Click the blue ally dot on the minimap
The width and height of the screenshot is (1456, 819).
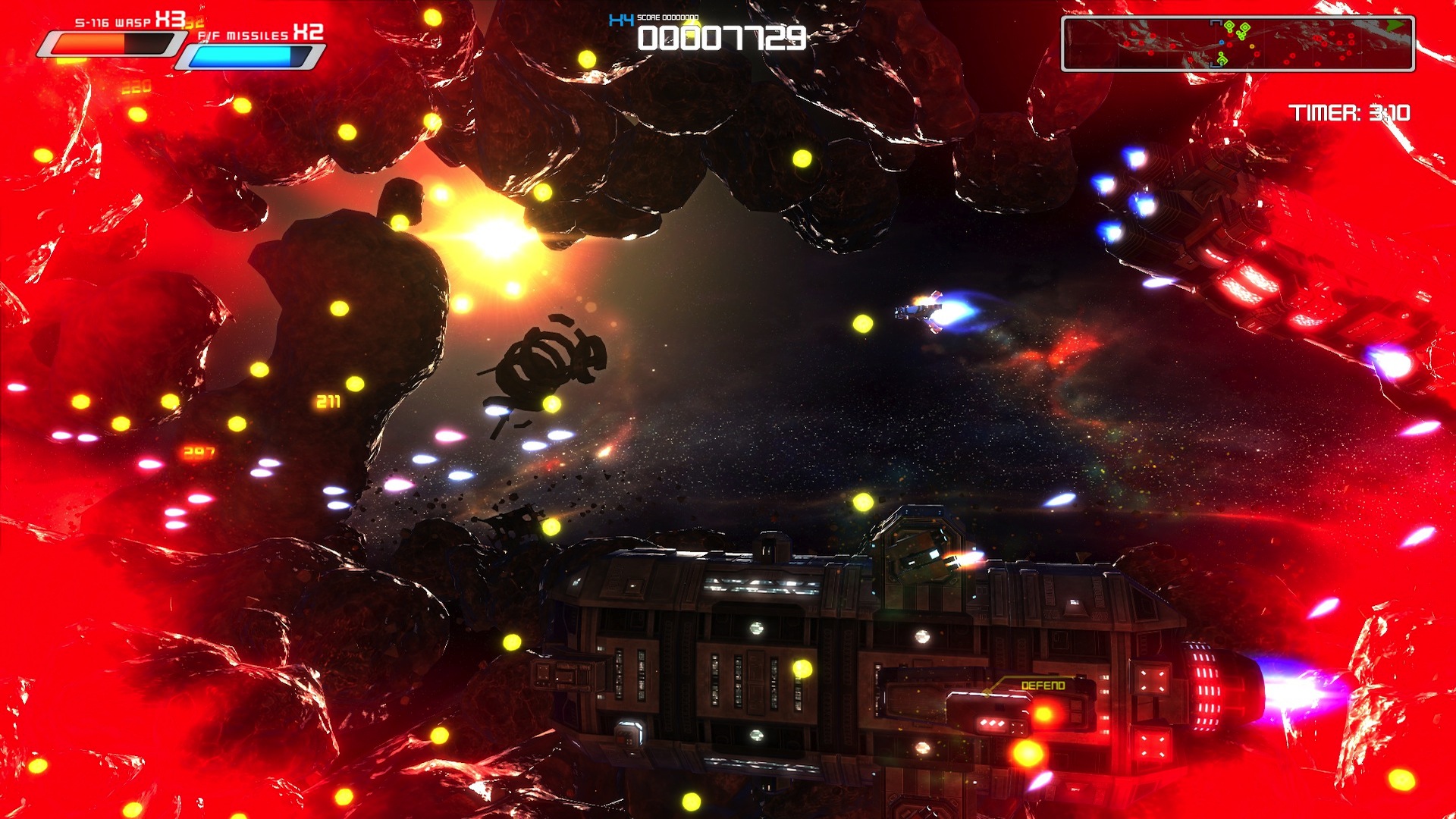pos(1222,42)
